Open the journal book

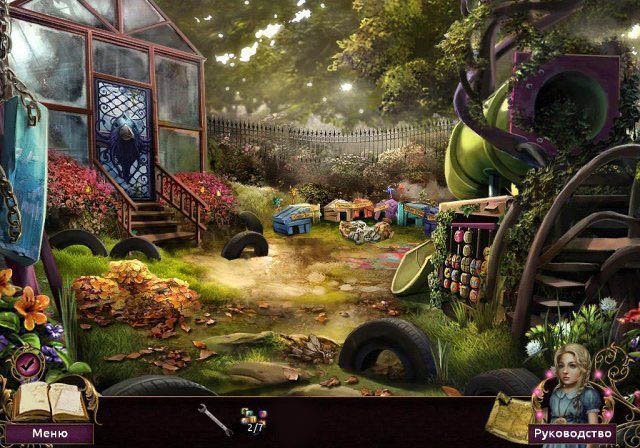click(46, 402)
